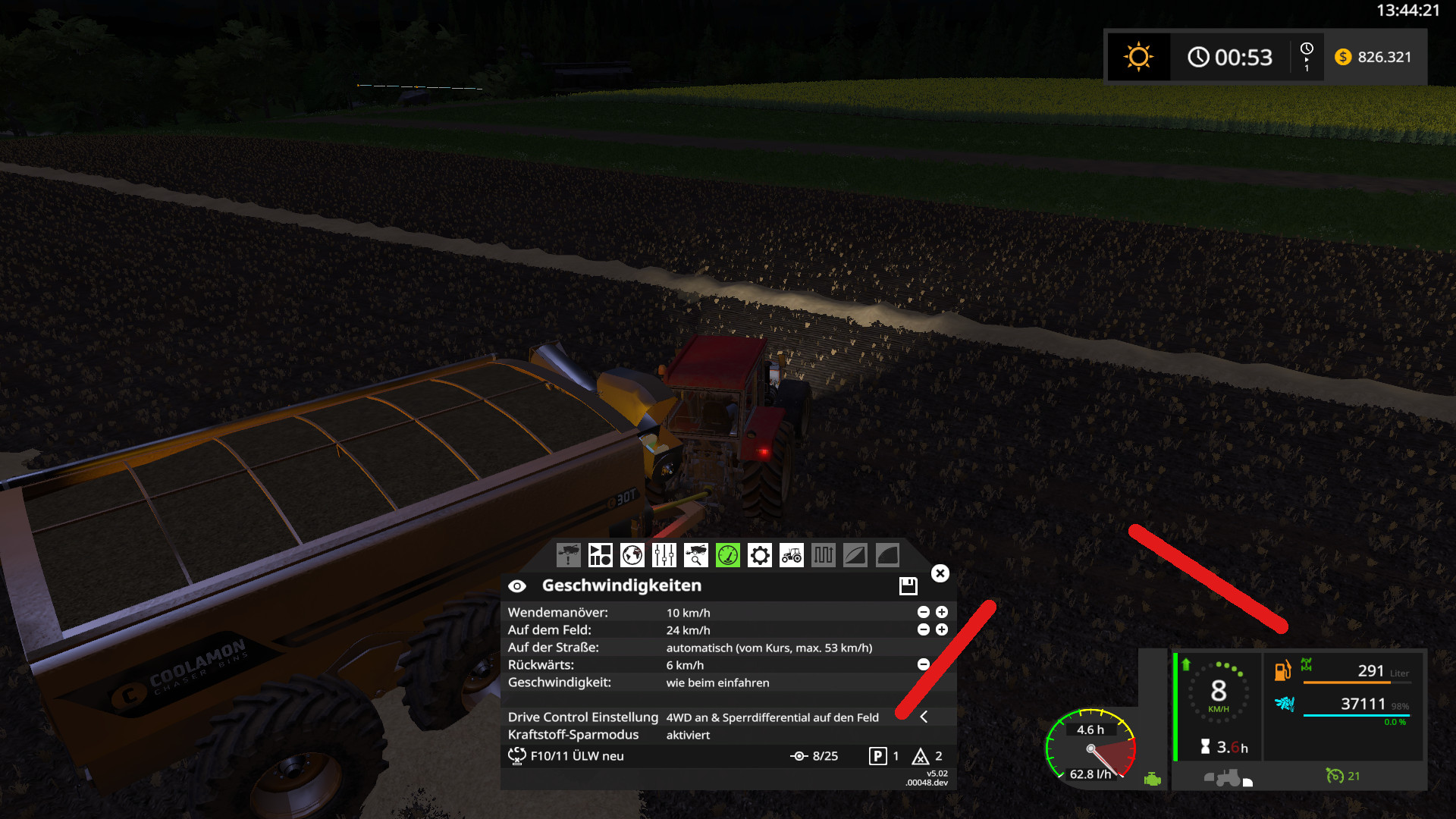Save the course with the floppy disk icon

click(x=908, y=586)
